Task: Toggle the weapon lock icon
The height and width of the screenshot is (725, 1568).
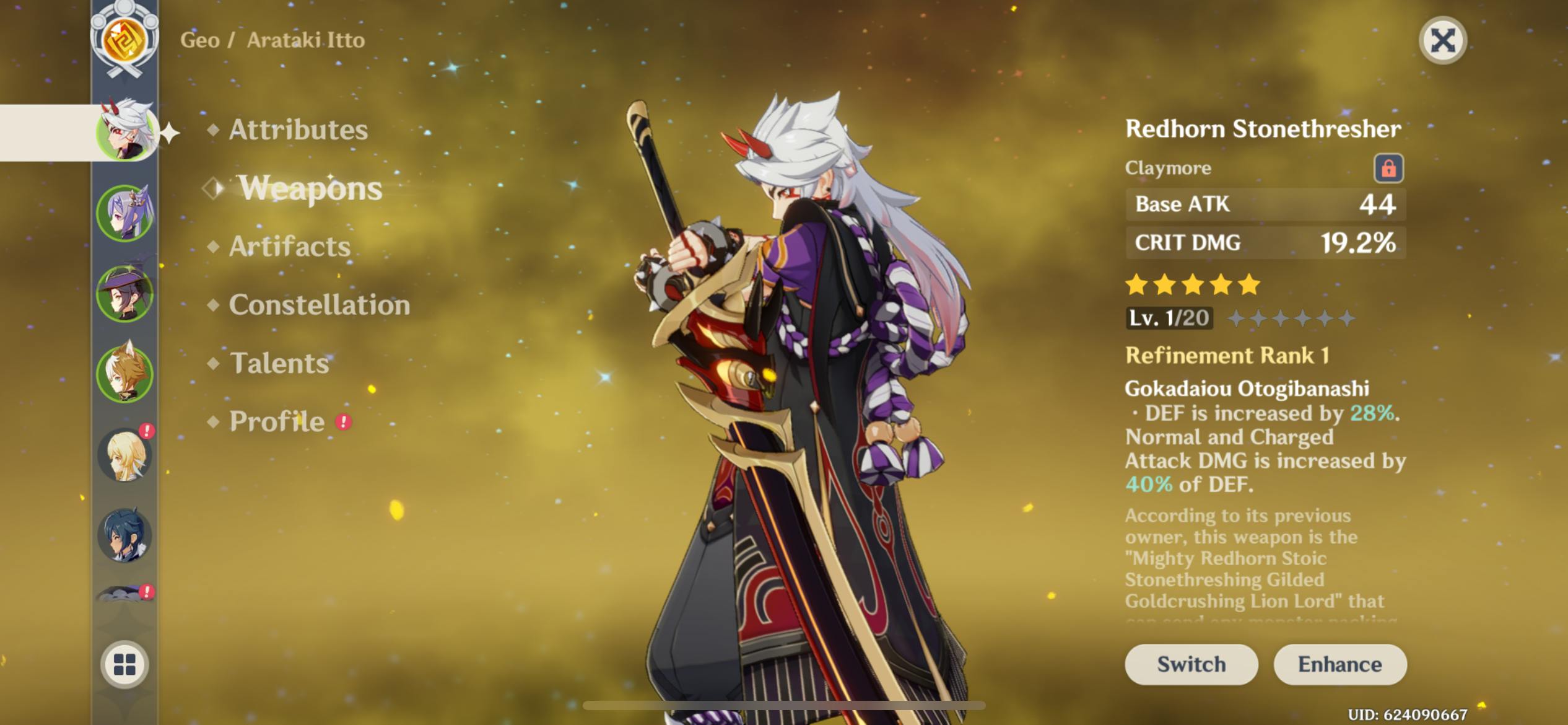Action: pyautogui.click(x=1388, y=168)
